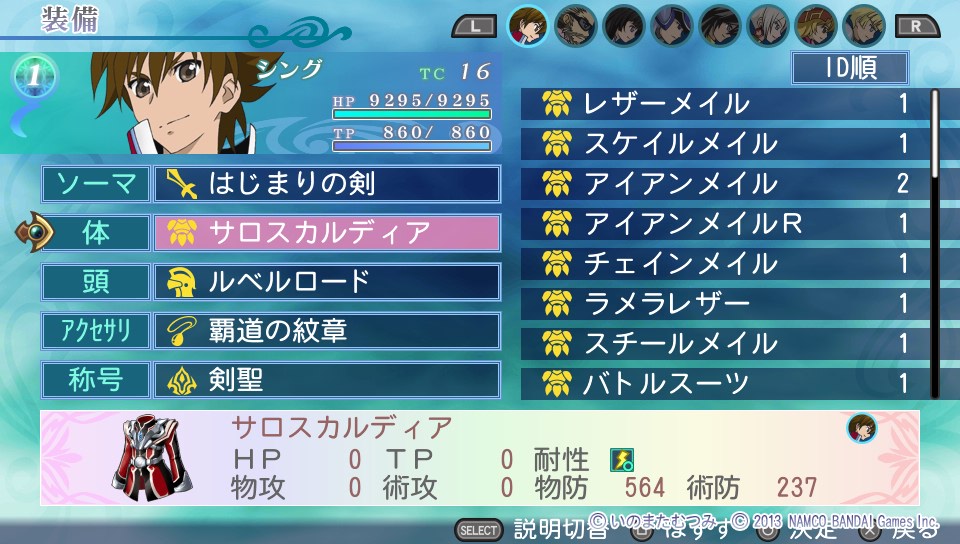Select チェインメイル armor
The image size is (960, 544).
point(722,263)
